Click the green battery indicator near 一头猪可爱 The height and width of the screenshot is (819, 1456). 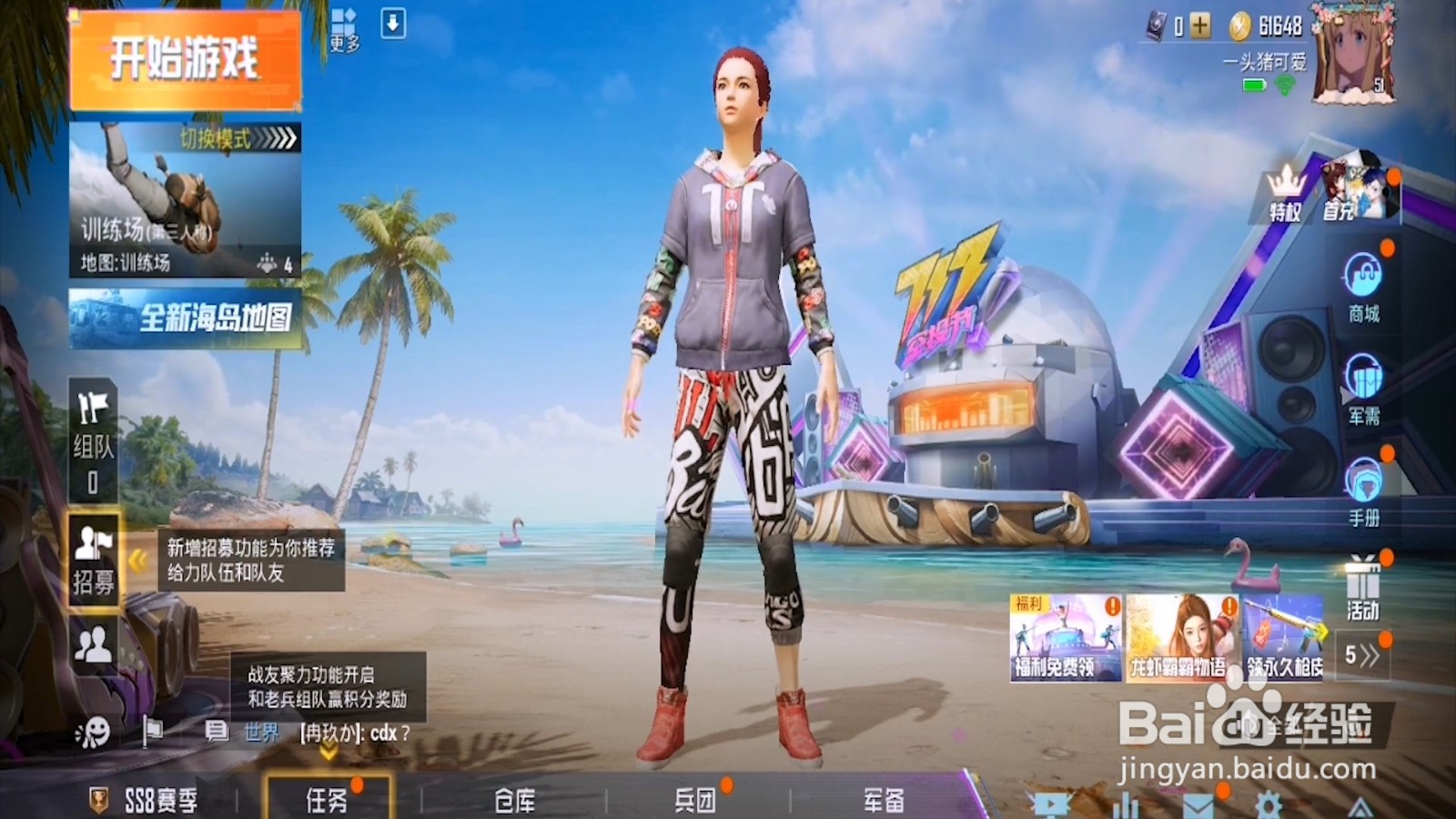pyautogui.click(x=1254, y=82)
